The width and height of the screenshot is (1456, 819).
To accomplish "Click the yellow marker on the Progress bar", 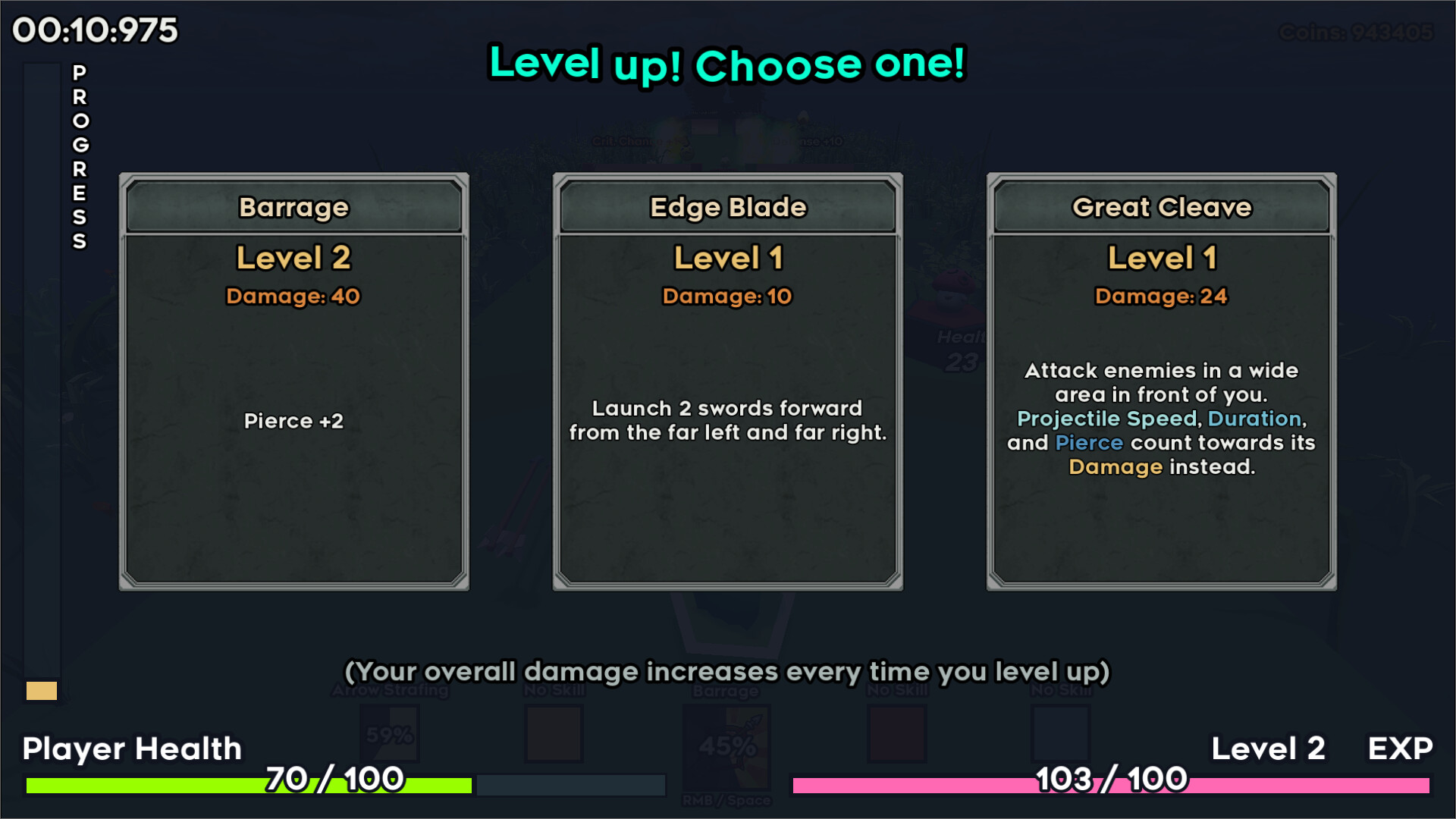I will pyautogui.click(x=43, y=692).
